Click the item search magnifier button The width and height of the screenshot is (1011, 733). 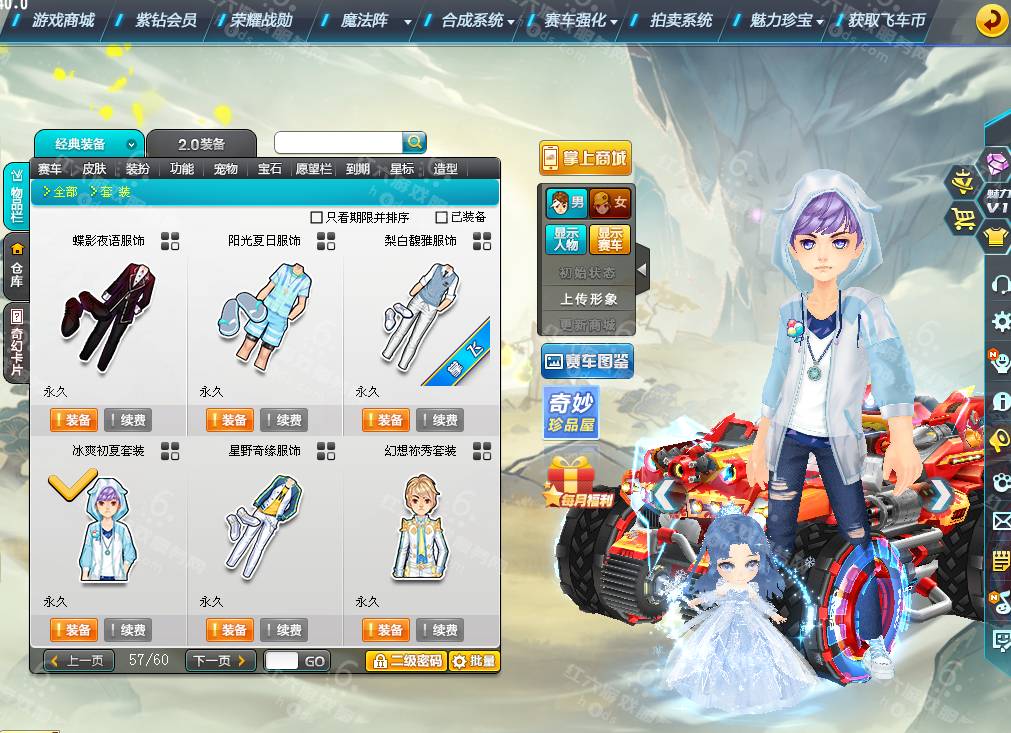click(414, 142)
